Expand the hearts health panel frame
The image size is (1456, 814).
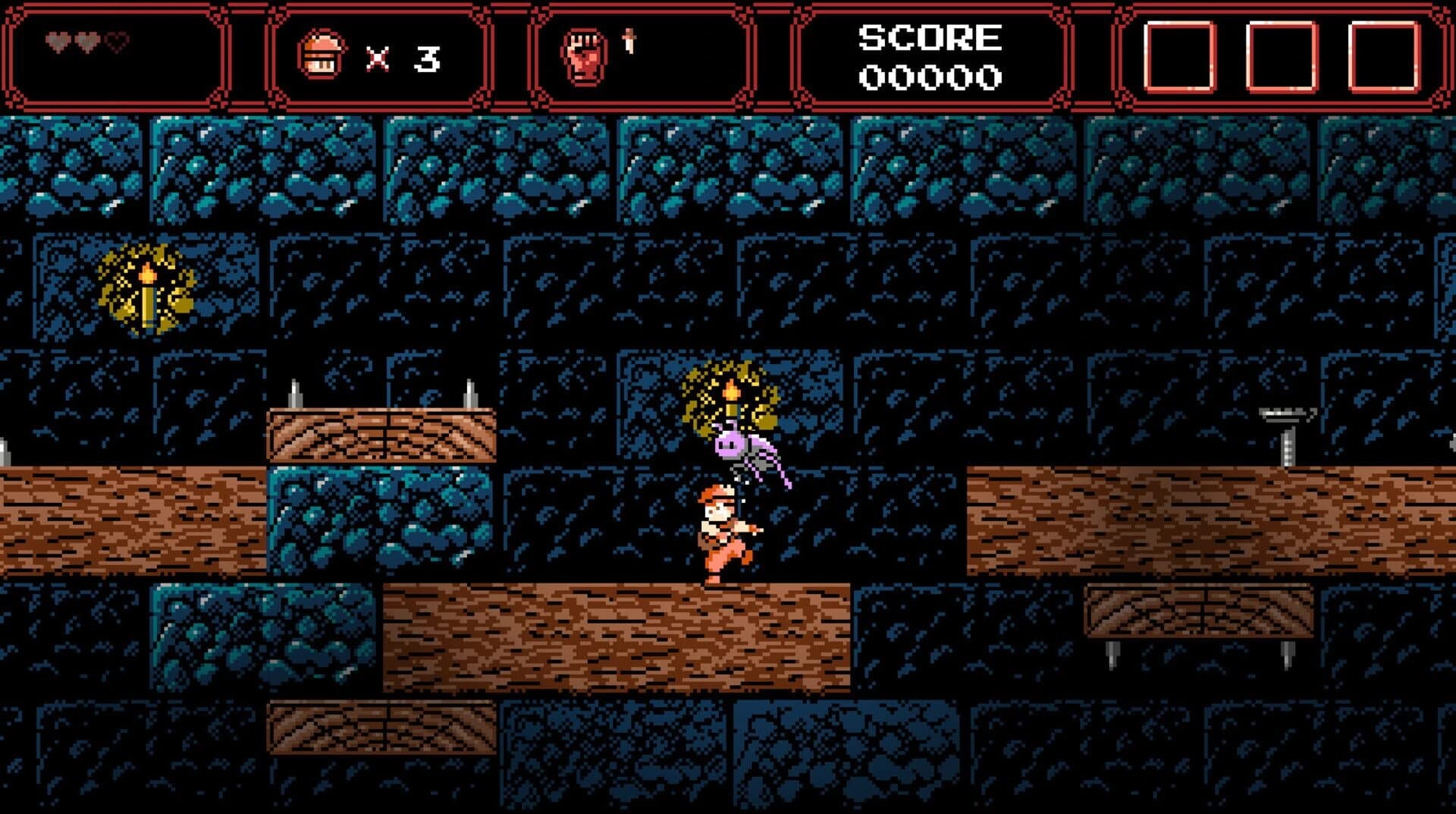pos(114,53)
